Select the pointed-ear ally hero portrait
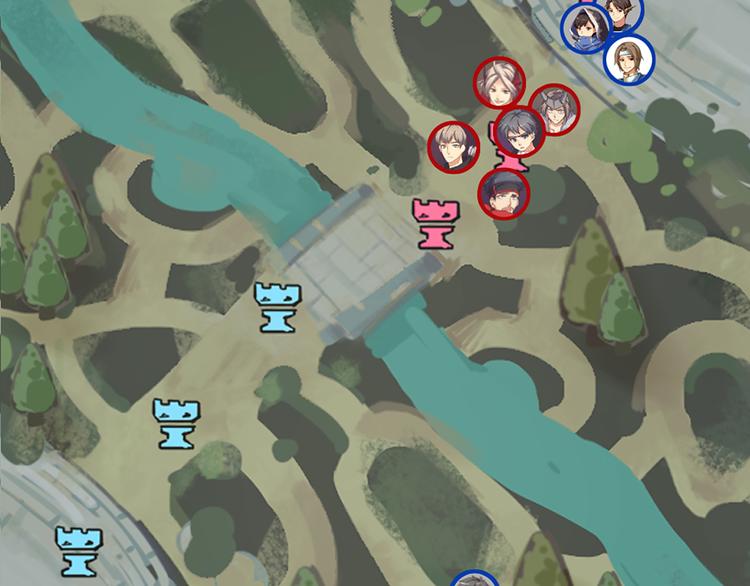The width and height of the screenshot is (750, 586). click(621, 12)
